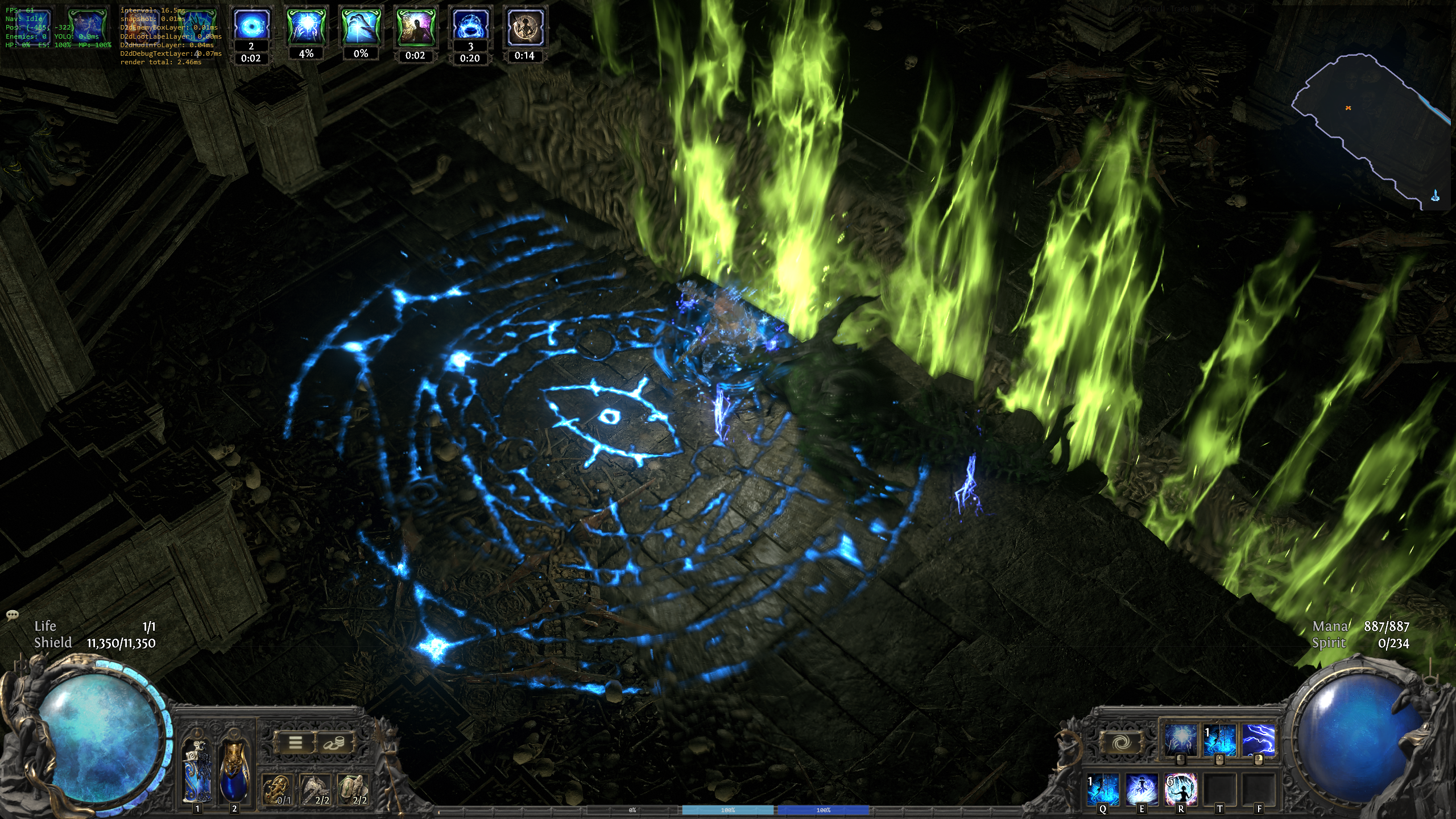This screenshot has height=819, width=1456.
Task: Select the green shield charm showing 2/2
Action: (x=353, y=790)
